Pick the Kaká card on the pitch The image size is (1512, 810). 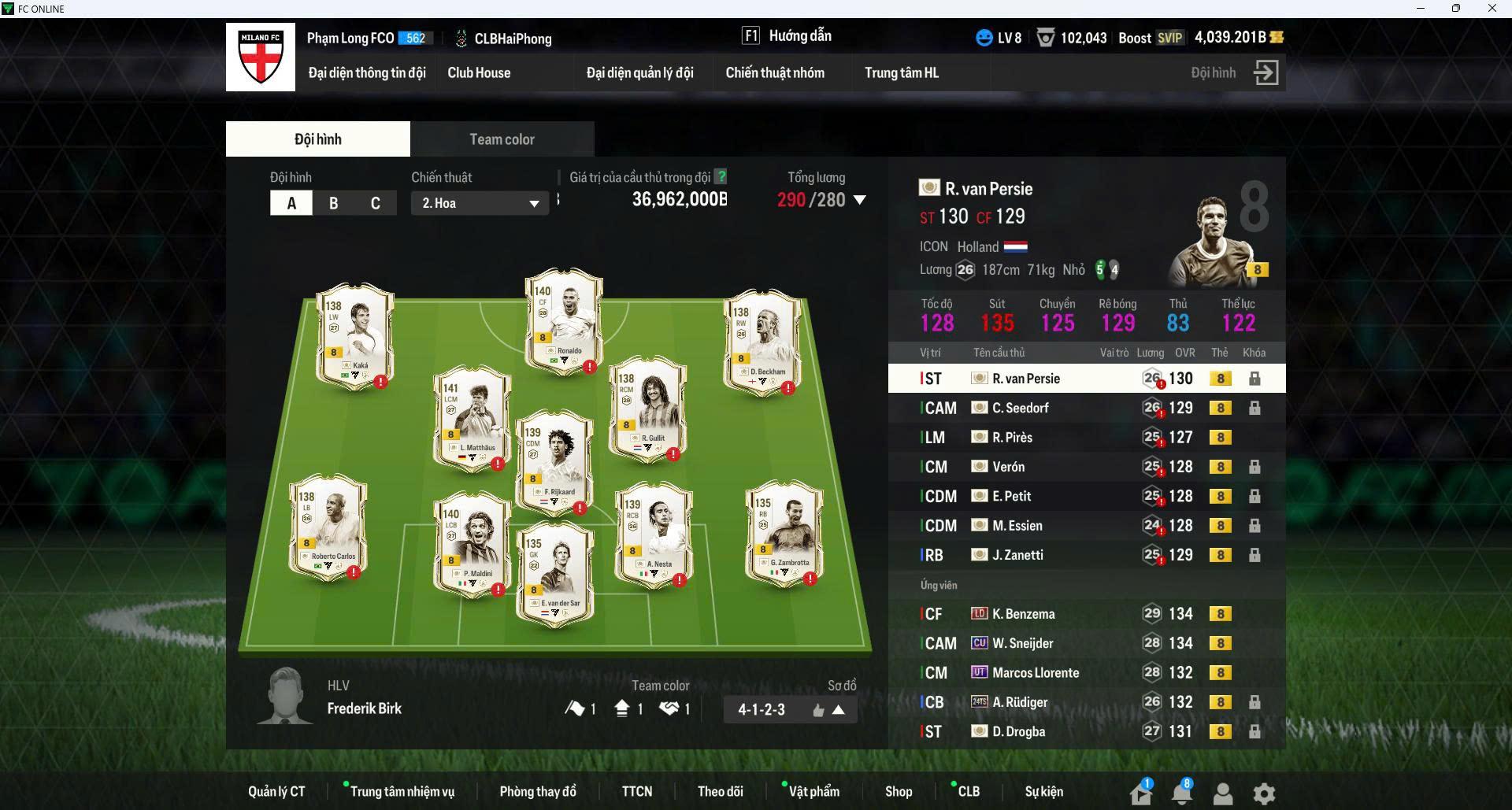tap(355, 335)
